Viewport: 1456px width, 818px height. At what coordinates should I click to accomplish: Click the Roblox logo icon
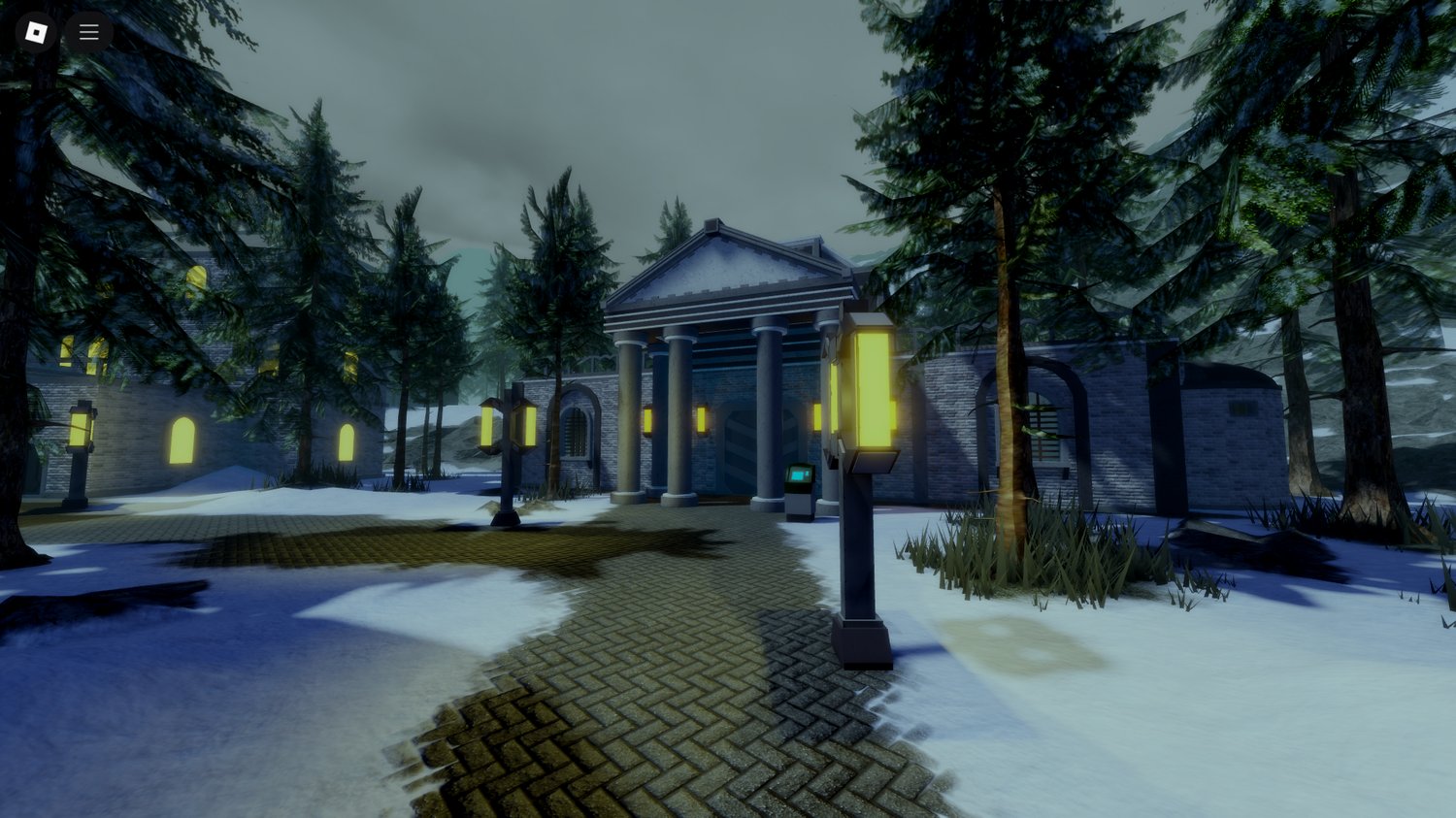(37, 31)
